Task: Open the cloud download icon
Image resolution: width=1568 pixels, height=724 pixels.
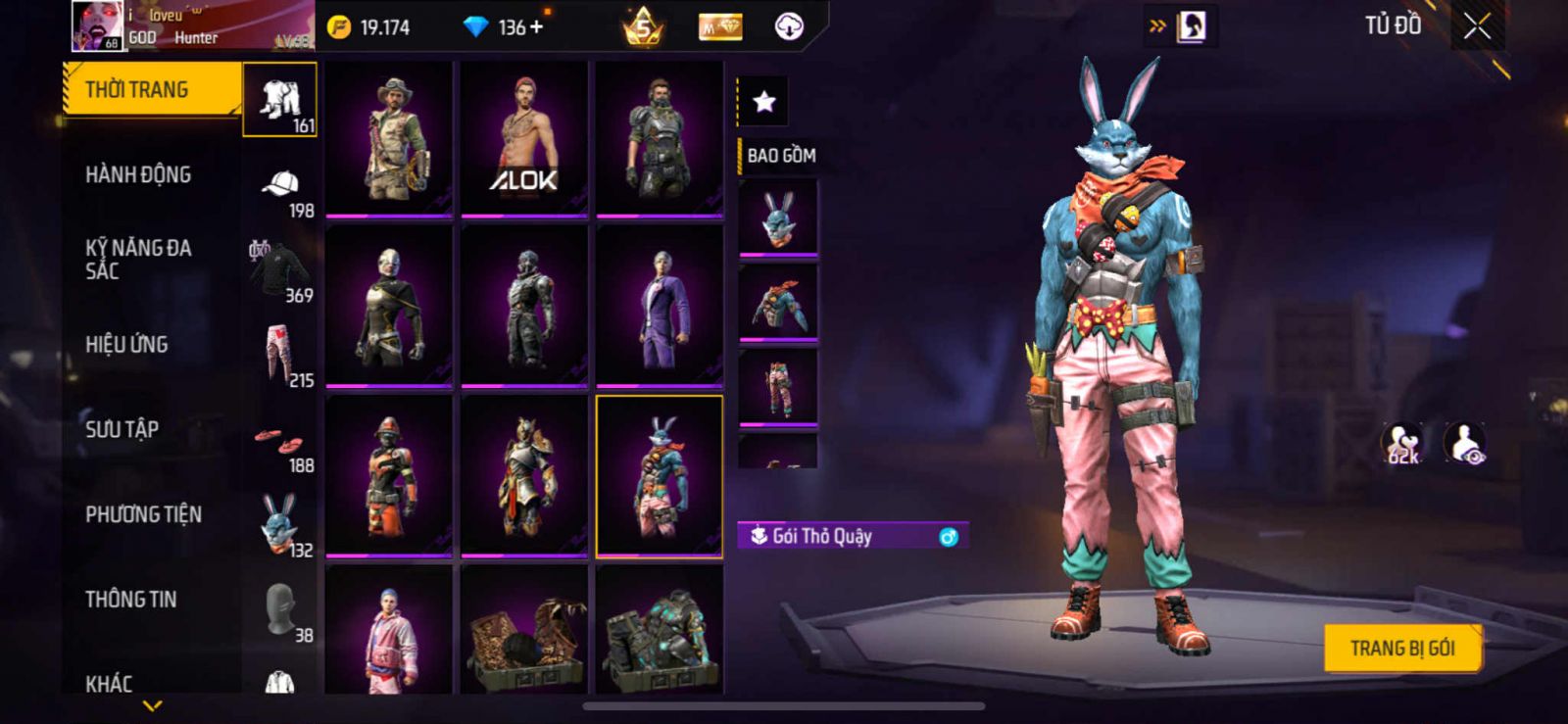Action: click(789, 27)
